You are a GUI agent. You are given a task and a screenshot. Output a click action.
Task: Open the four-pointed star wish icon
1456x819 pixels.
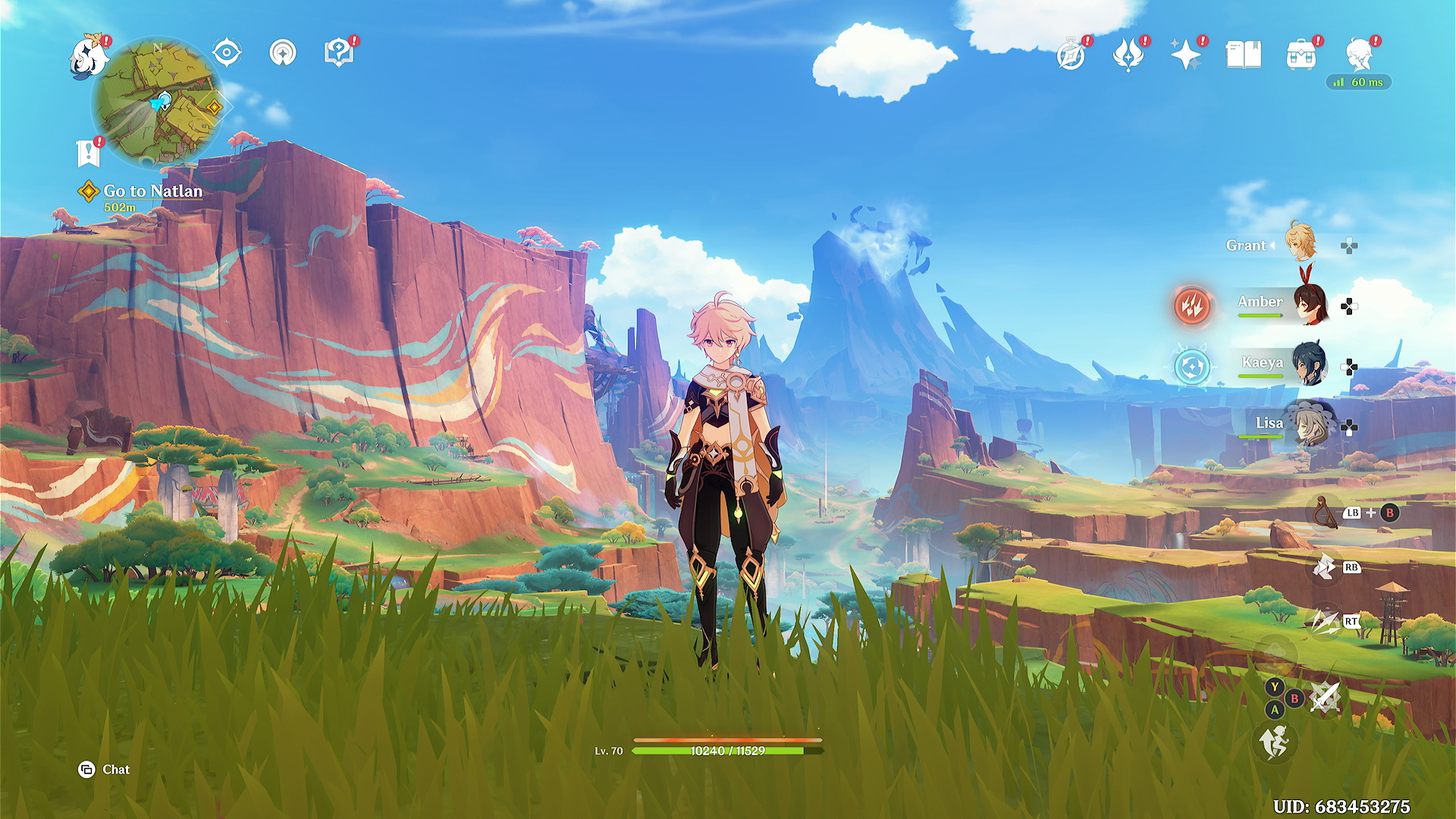tap(1185, 55)
